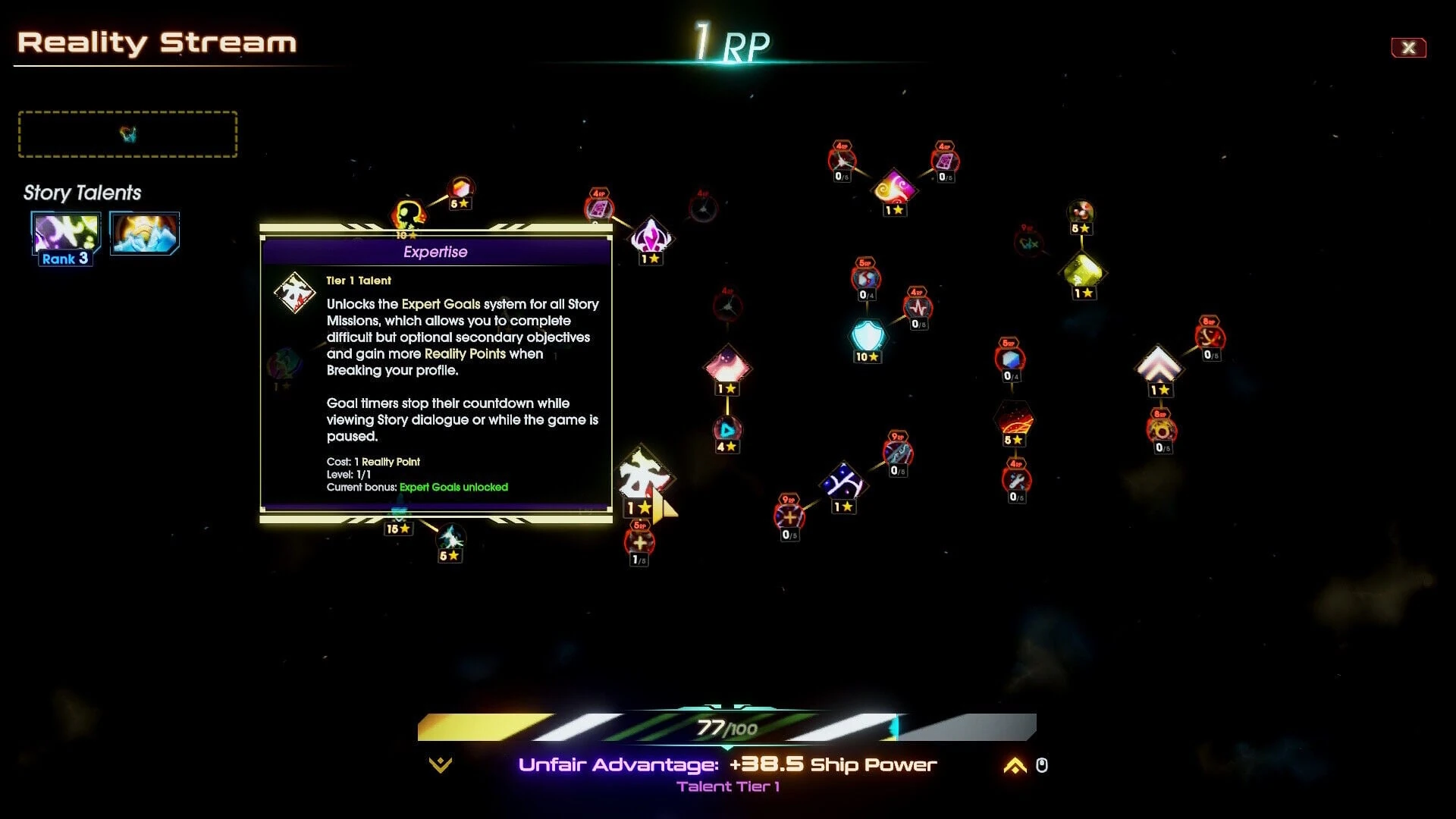
Task: Select the yellow skull hexagon talent
Action: point(408,215)
